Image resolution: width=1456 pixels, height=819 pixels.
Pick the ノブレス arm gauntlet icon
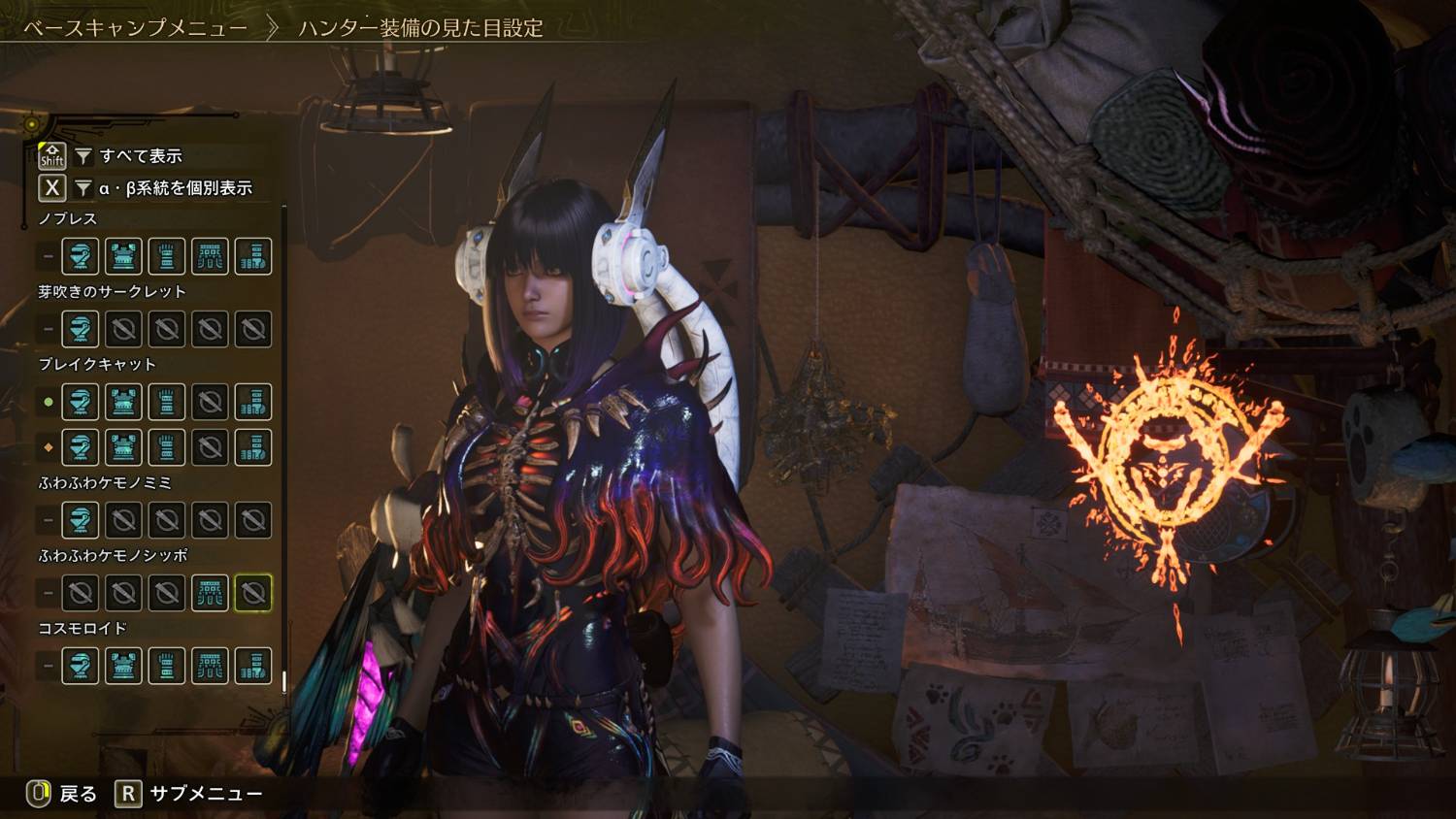coord(167,256)
